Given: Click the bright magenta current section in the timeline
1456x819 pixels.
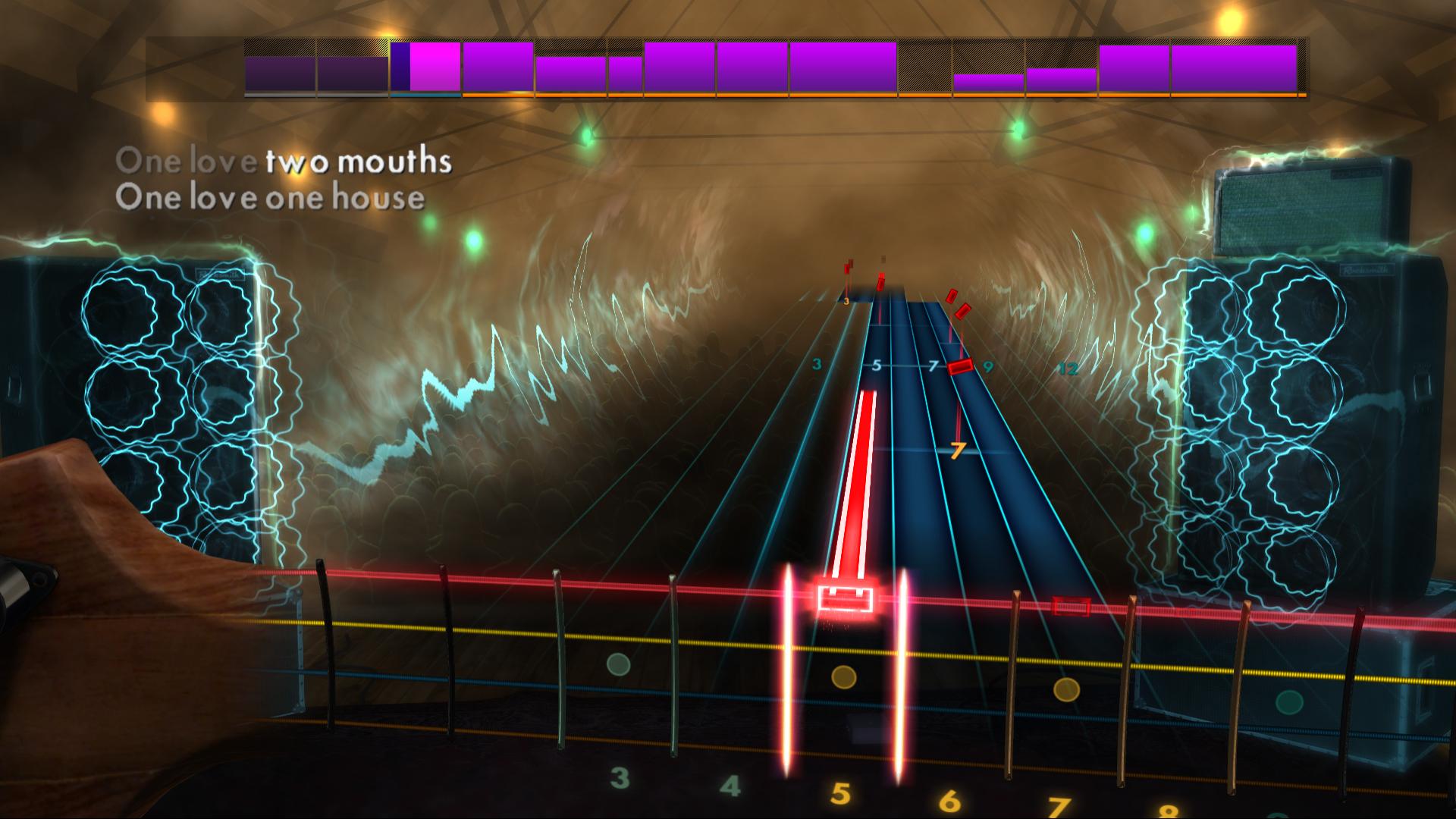Looking at the screenshot, I should 432,67.
